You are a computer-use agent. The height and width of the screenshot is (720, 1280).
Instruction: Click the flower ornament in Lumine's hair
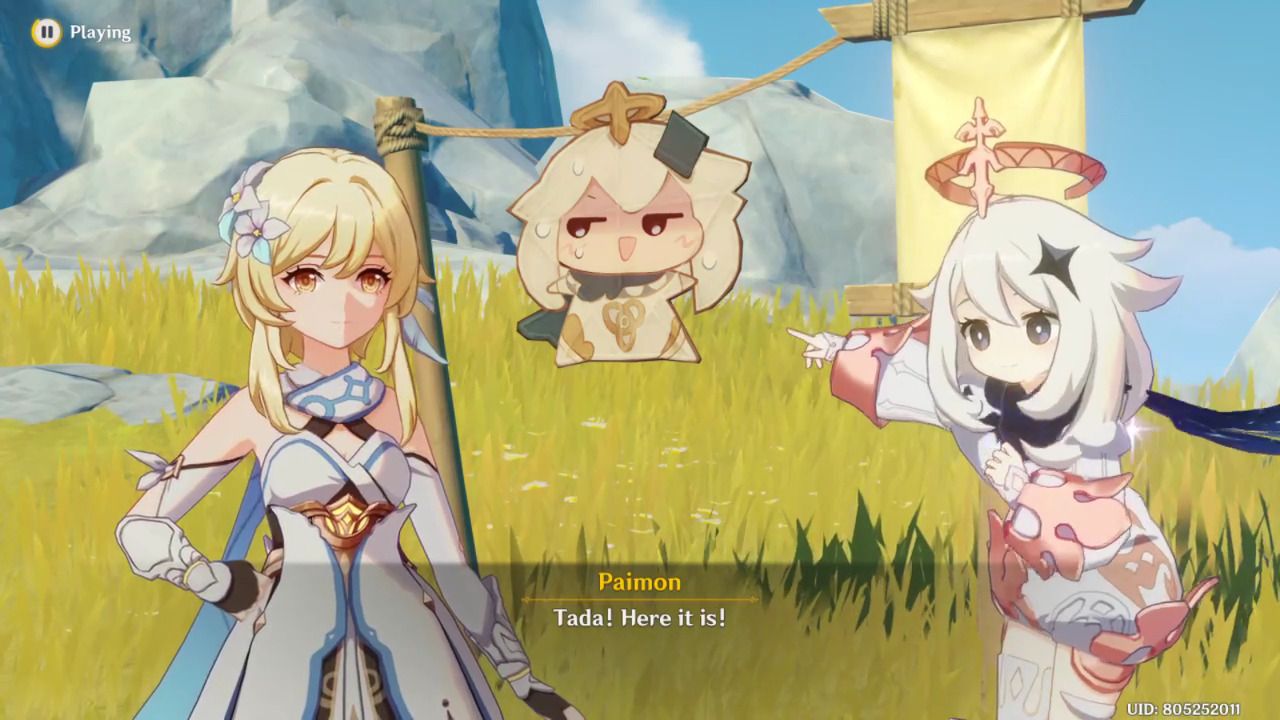(x=254, y=231)
